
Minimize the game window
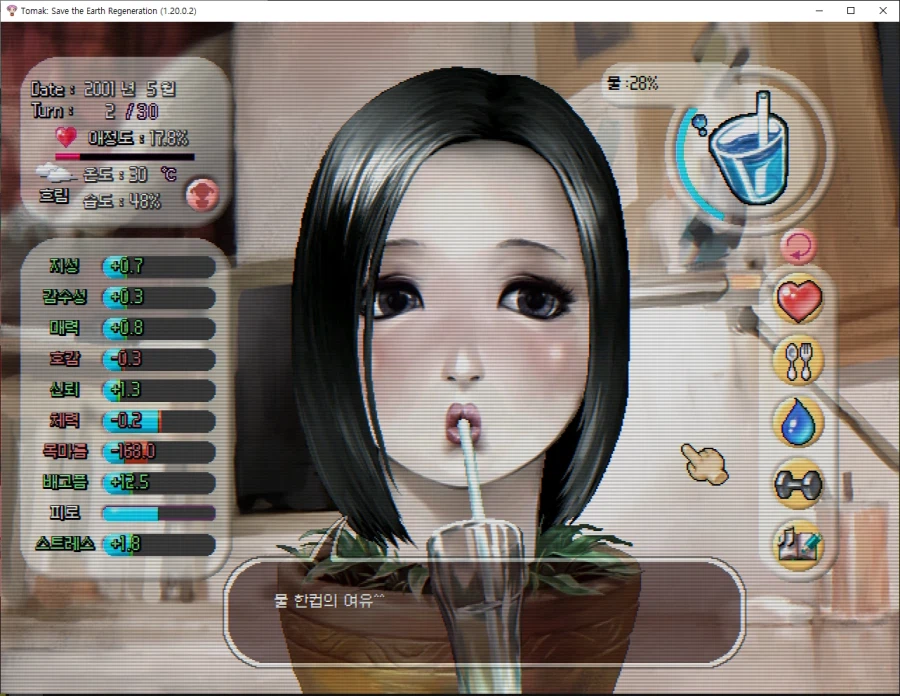coord(821,10)
